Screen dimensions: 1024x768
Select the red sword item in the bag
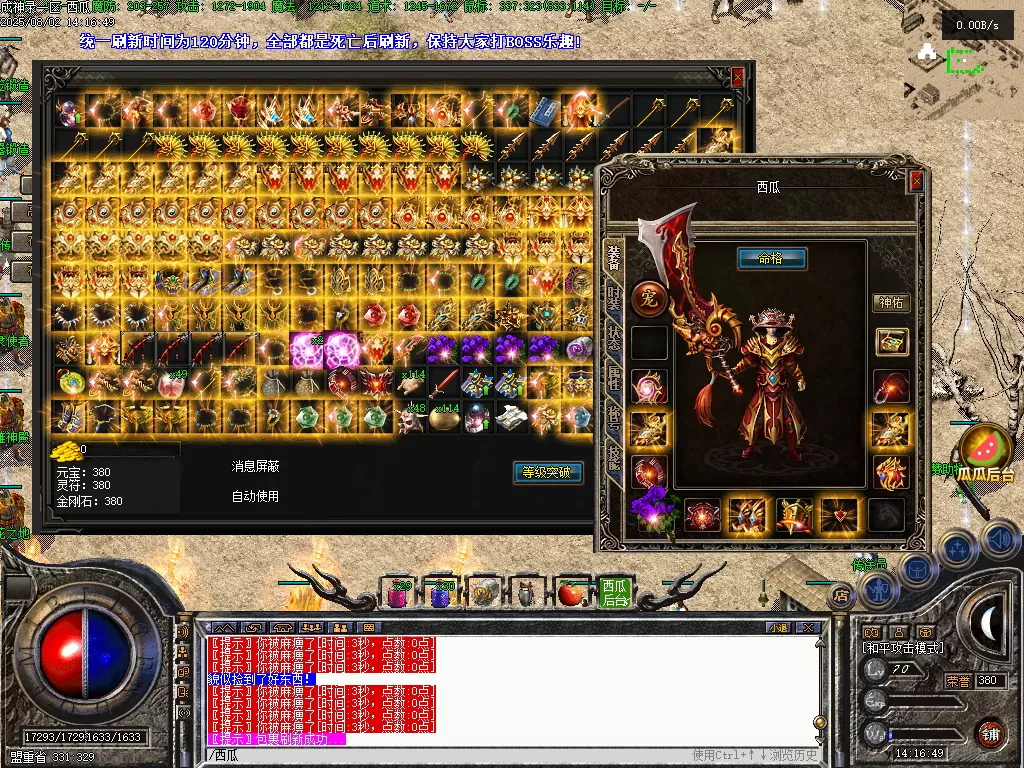(x=444, y=382)
